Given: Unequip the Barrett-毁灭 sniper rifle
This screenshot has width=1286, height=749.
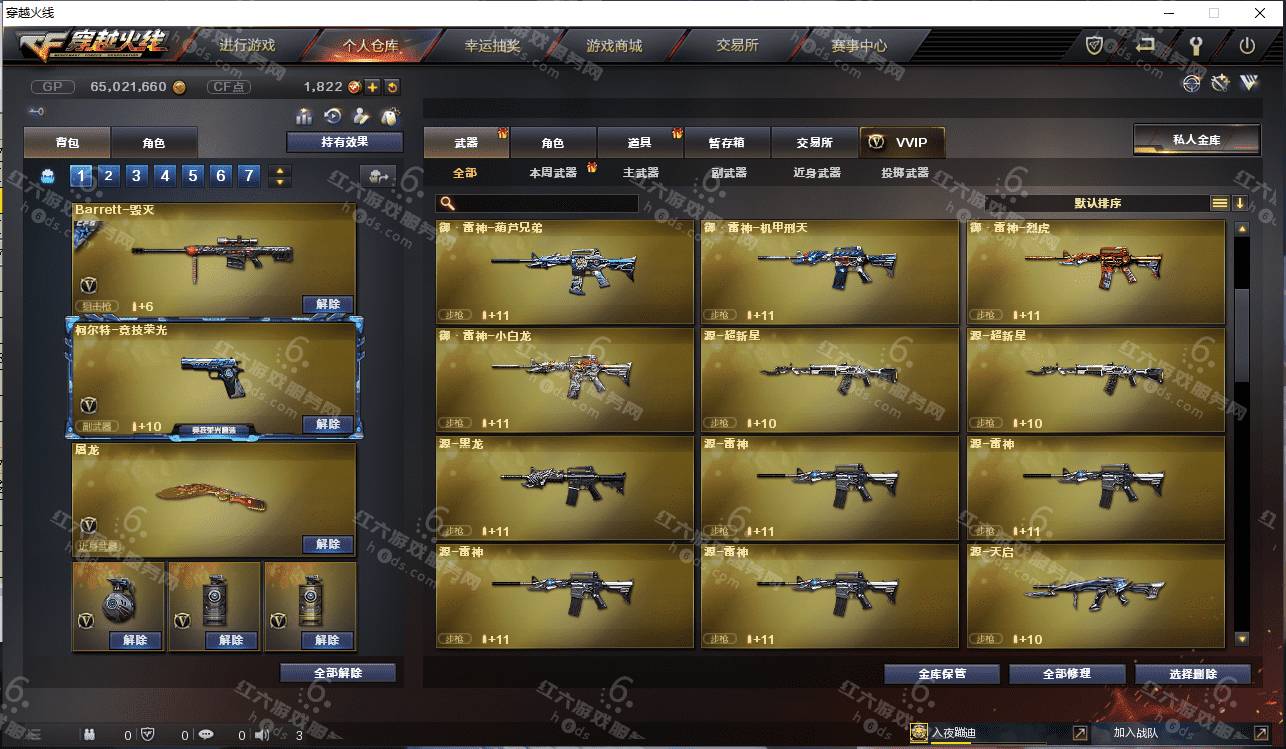Looking at the screenshot, I should click(x=327, y=304).
